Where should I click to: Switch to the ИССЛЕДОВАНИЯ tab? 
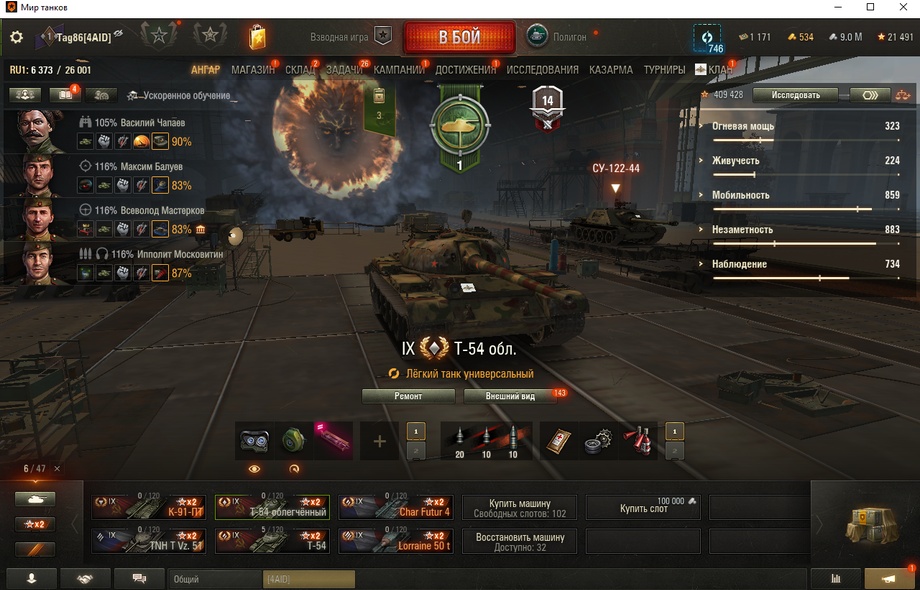point(542,70)
